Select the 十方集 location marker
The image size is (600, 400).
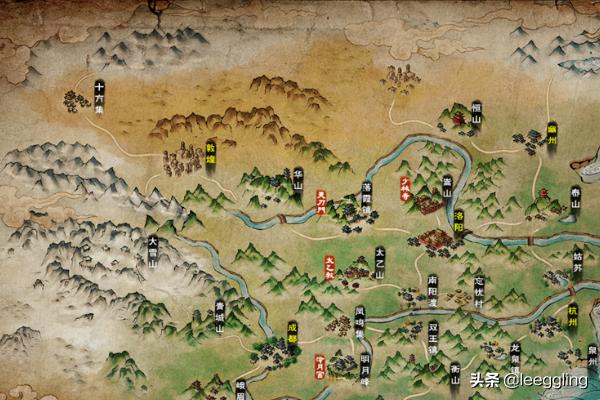pyautogui.click(x=100, y=95)
